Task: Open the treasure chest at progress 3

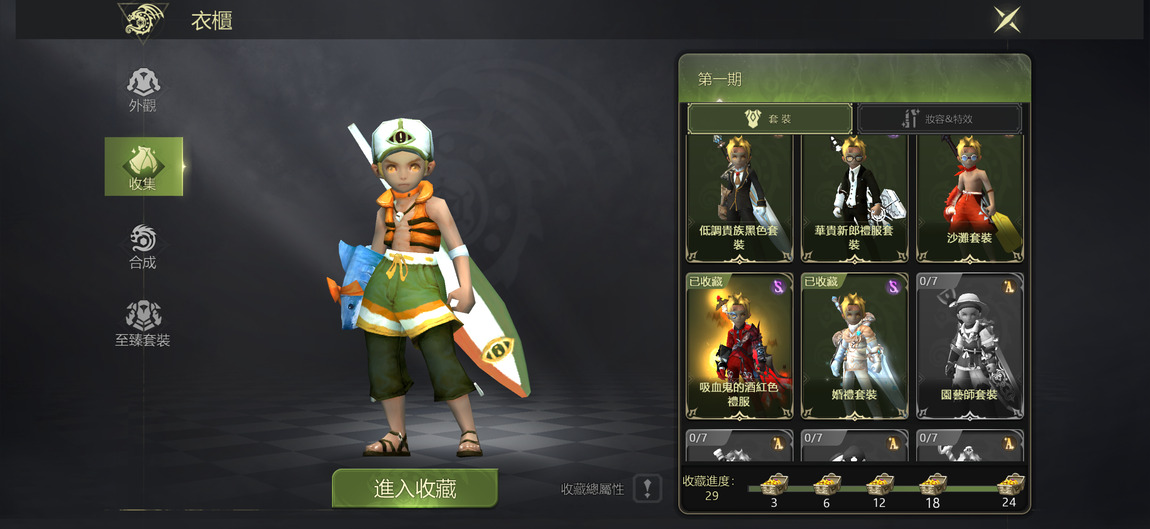Action: (x=774, y=485)
